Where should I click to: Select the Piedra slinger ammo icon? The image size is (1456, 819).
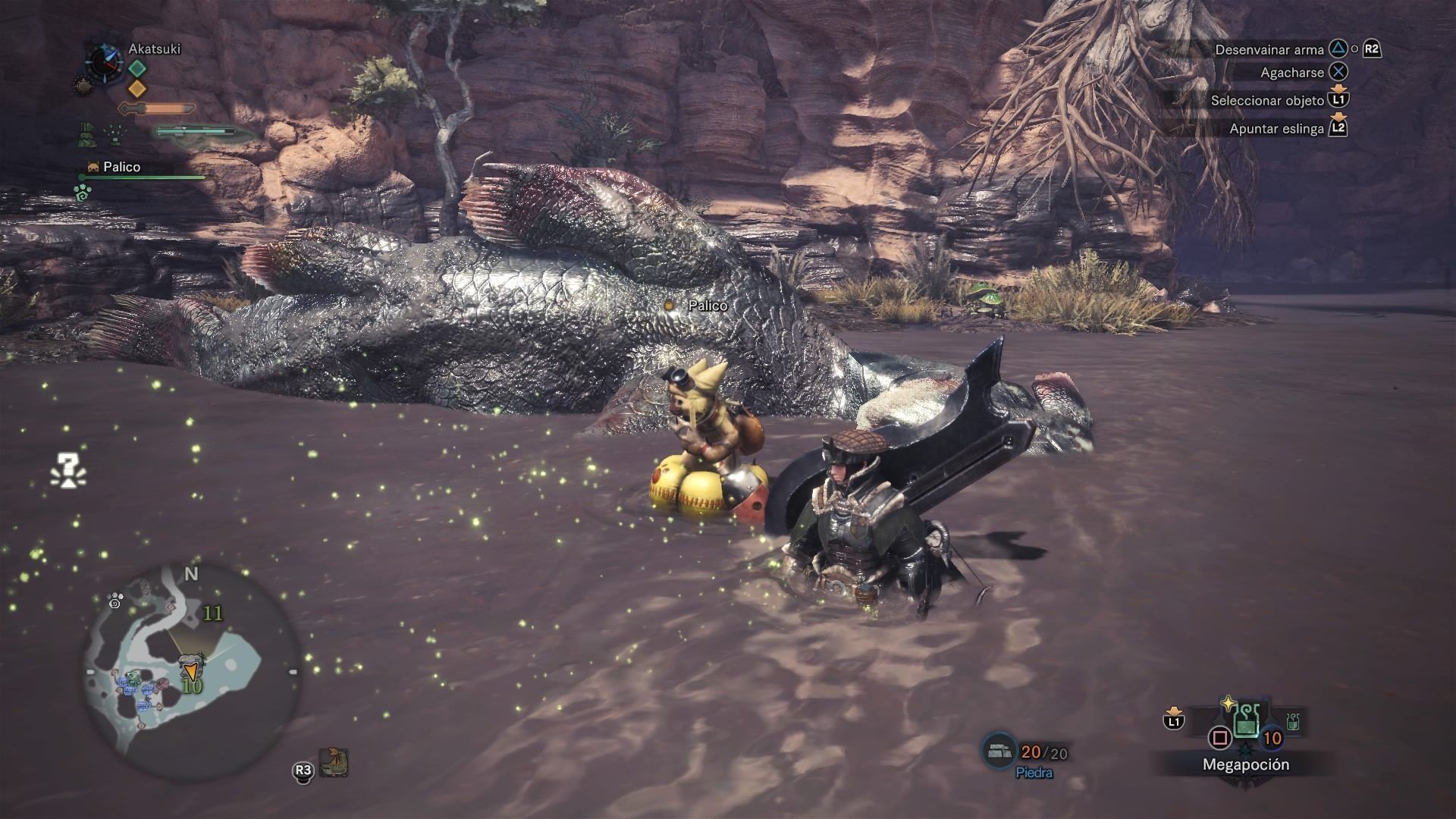[x=999, y=751]
